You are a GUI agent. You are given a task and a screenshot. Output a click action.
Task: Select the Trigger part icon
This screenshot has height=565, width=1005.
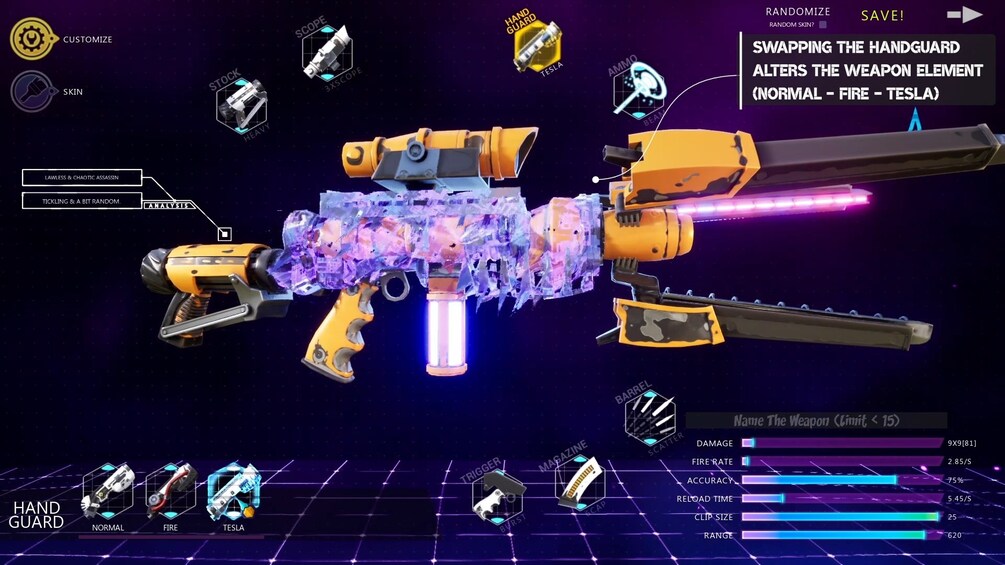(x=498, y=493)
